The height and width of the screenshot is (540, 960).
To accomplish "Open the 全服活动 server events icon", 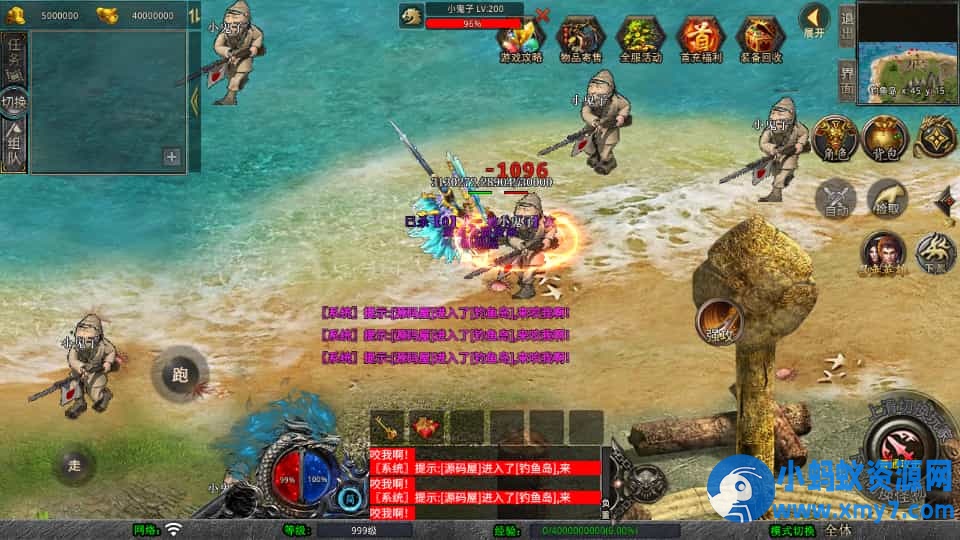I will pyautogui.click(x=640, y=39).
